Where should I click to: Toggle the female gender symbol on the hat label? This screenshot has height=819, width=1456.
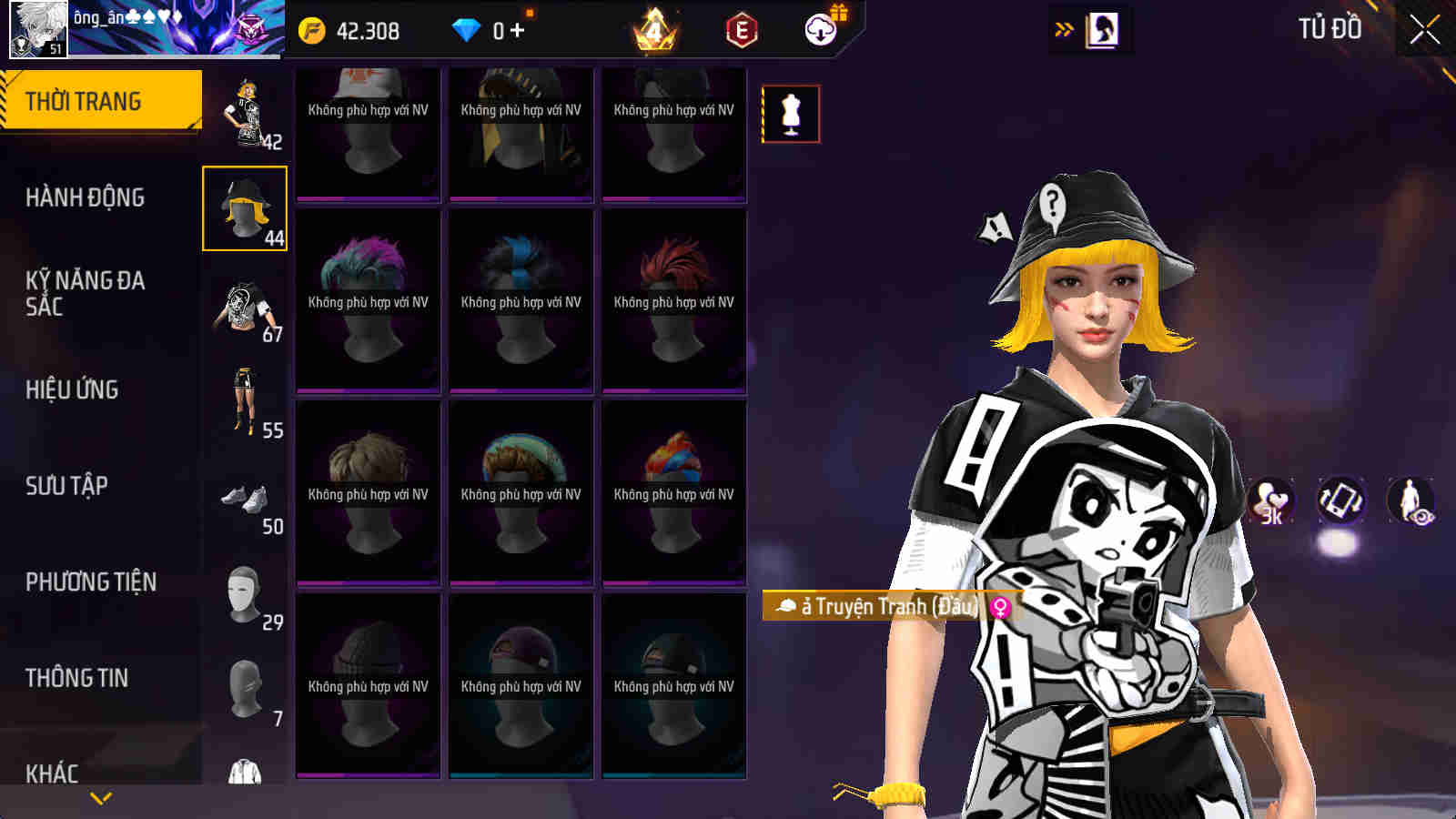coord(1000,610)
